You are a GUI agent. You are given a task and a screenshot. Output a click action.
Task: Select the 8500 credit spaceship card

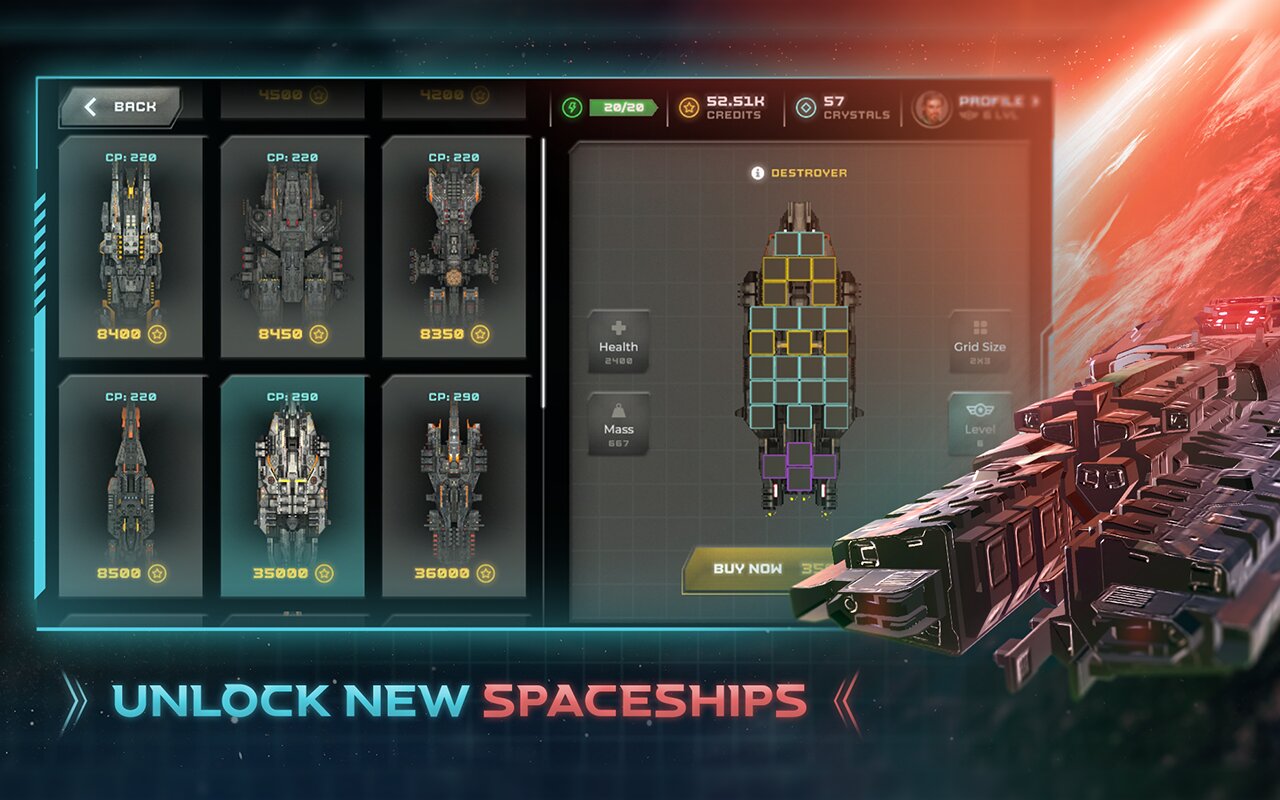click(130, 486)
